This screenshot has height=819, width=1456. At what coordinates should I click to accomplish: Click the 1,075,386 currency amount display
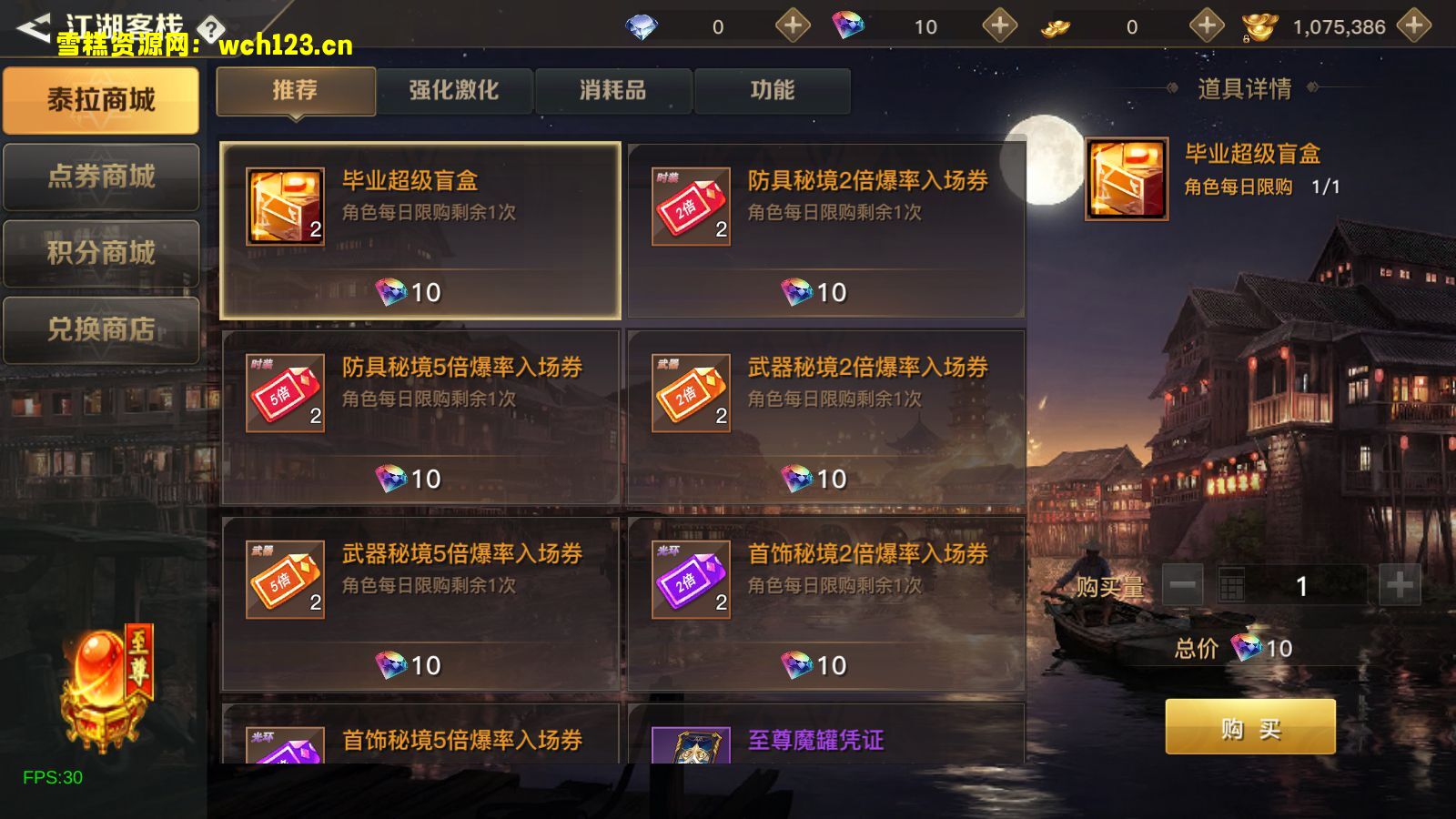point(1341,26)
